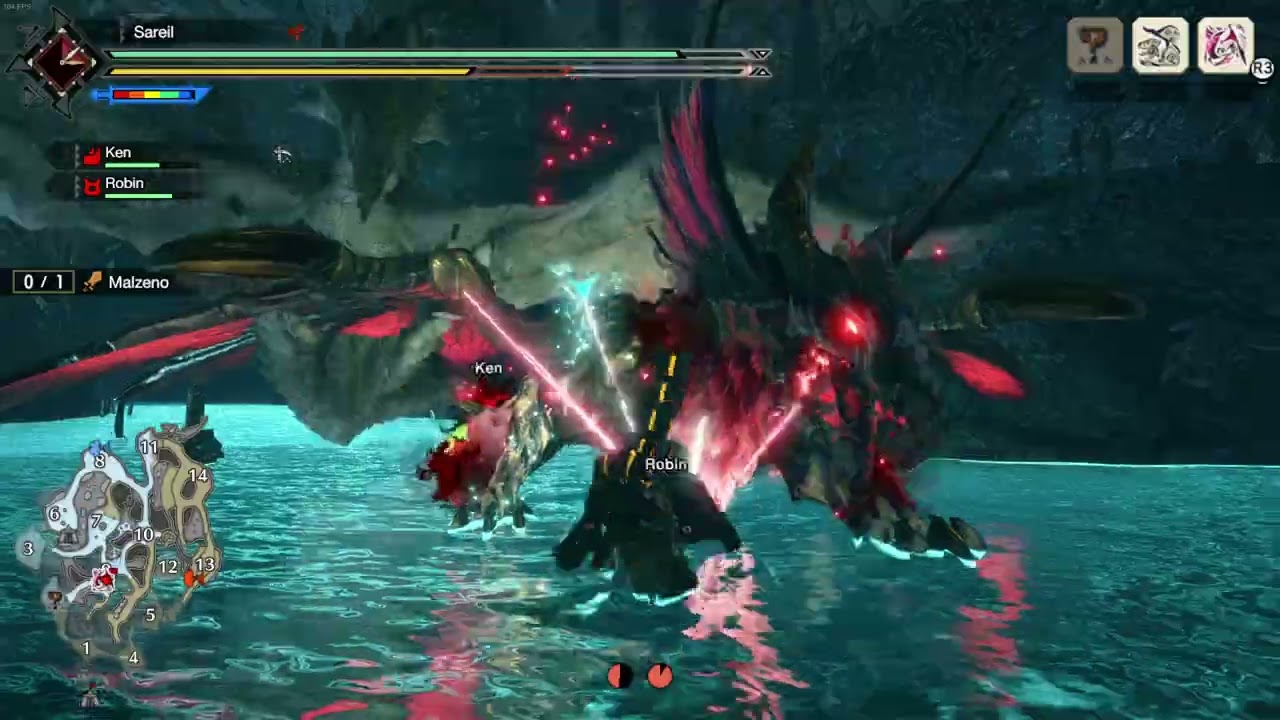Toggle the R3 target lock button

[x=1261, y=68]
